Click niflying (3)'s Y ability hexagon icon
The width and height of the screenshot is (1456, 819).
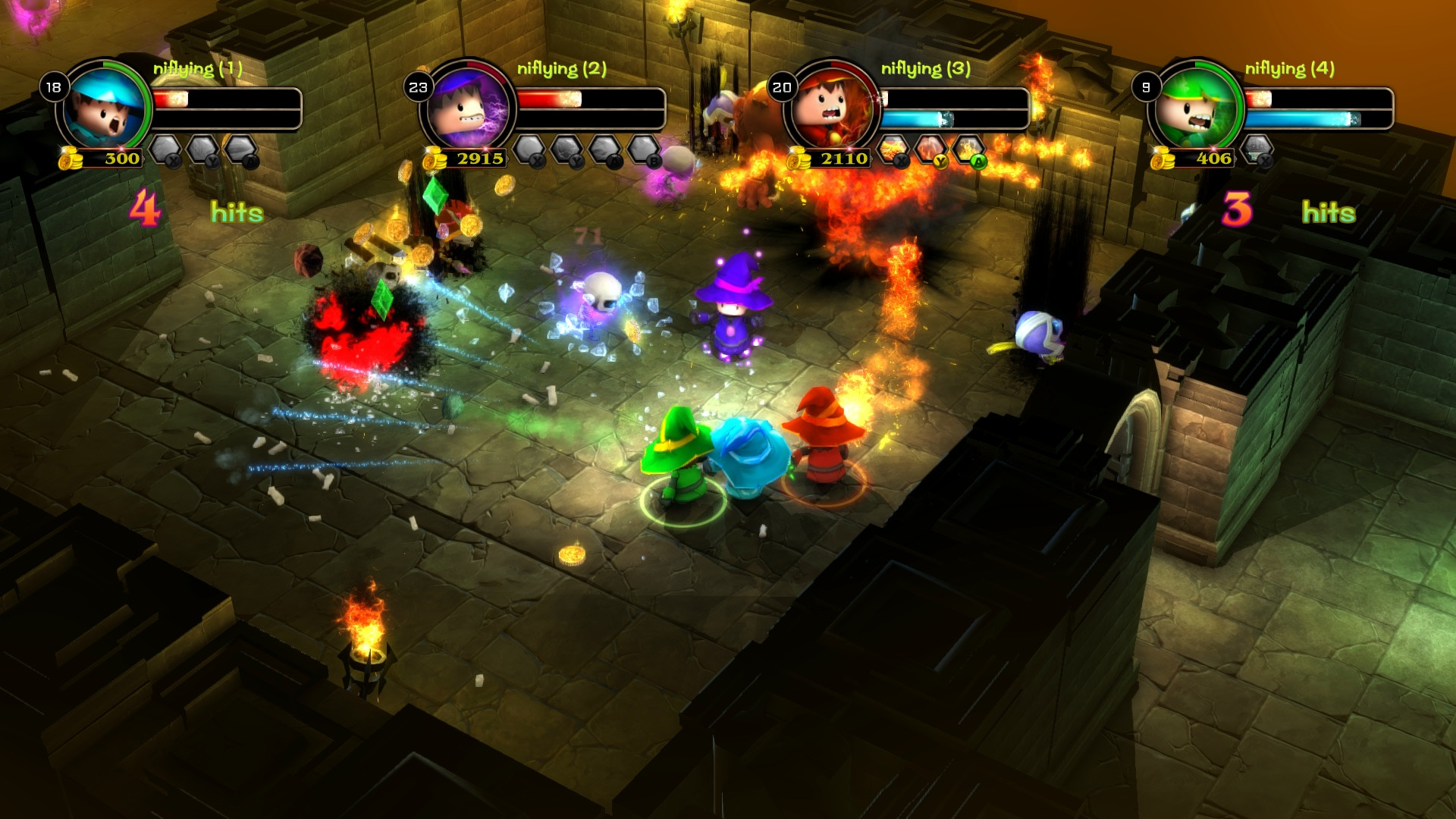click(931, 149)
